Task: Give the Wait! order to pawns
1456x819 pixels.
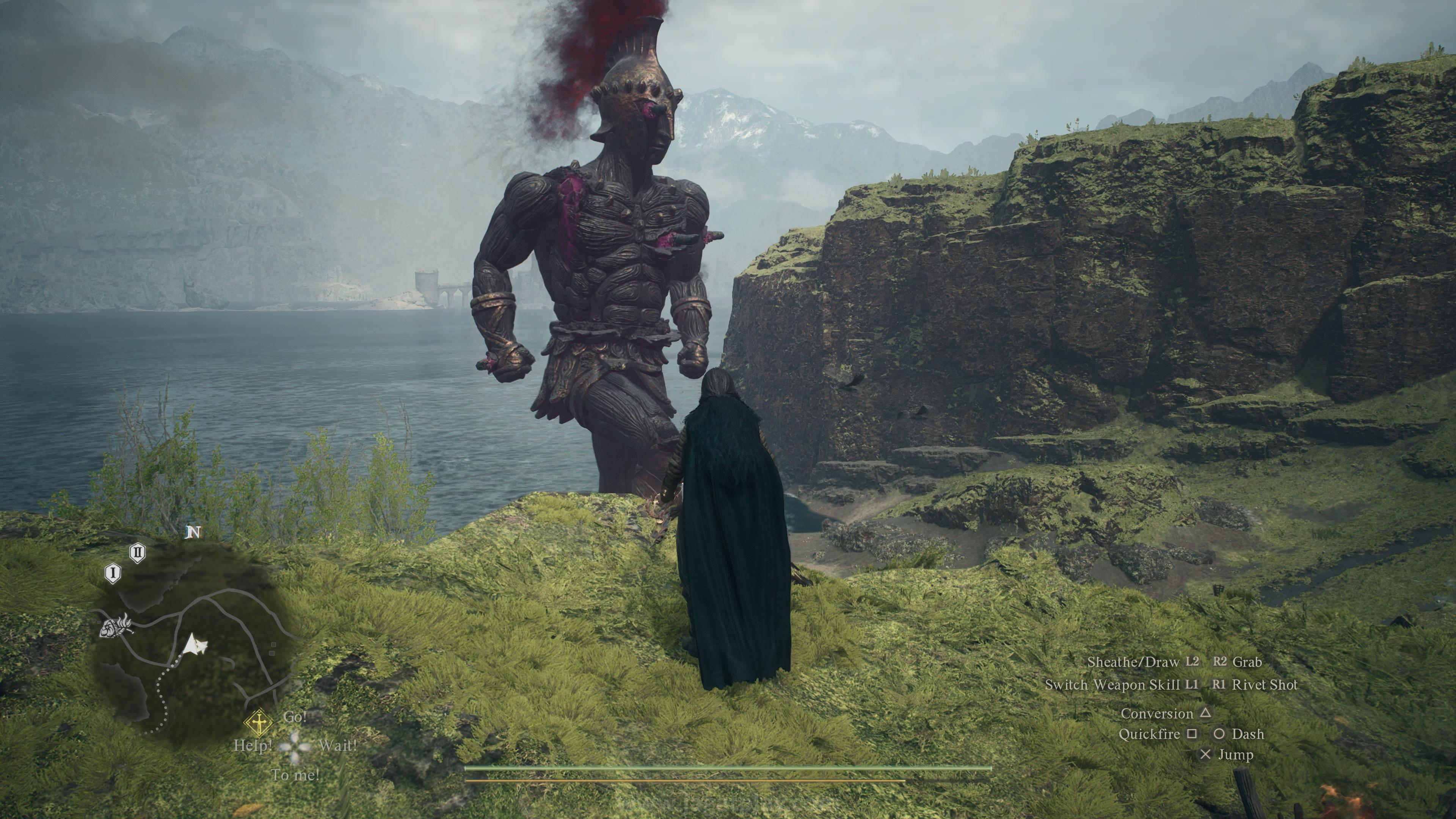Action: tap(337, 745)
